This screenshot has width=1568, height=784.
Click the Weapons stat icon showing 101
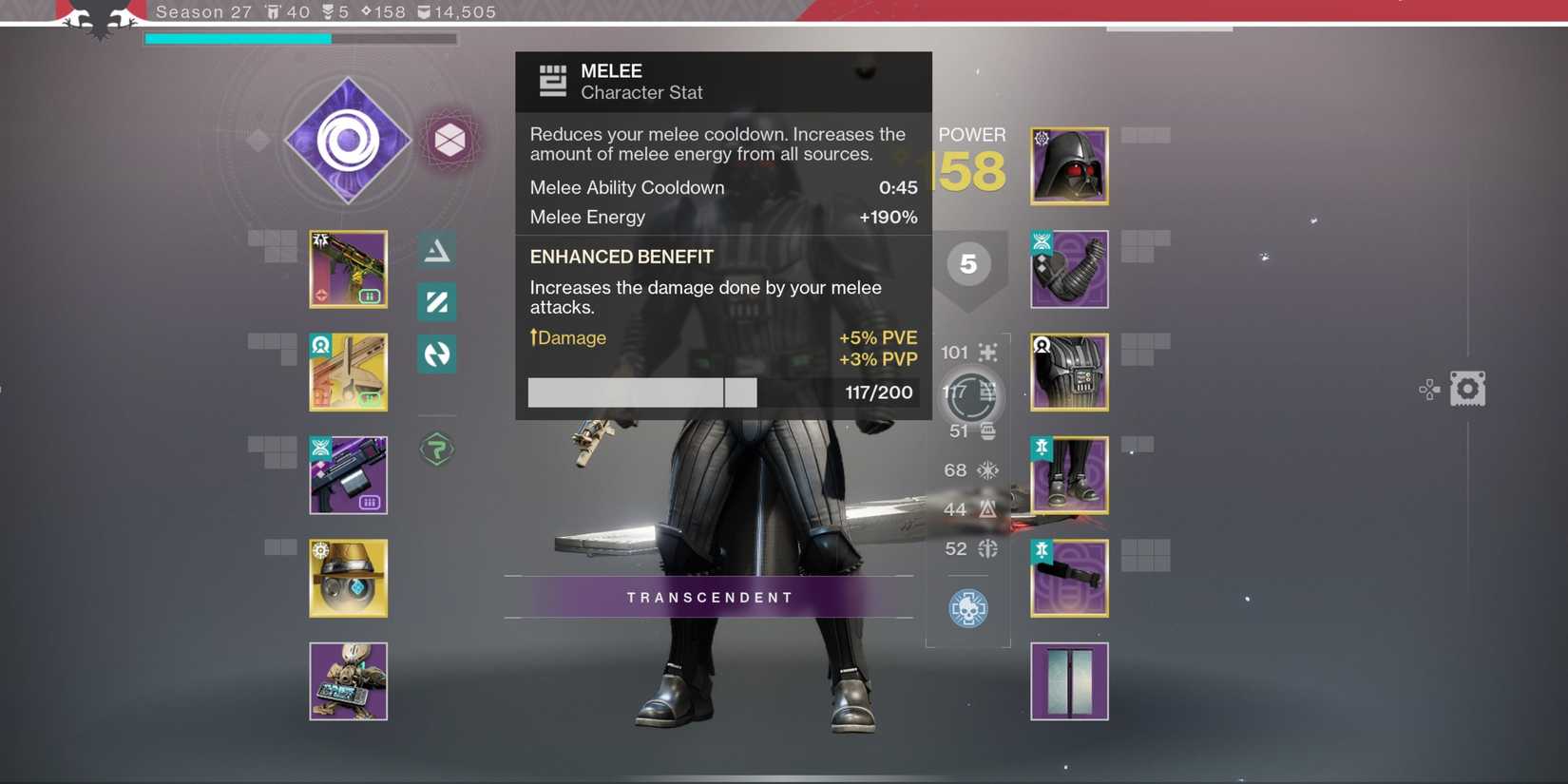986,352
